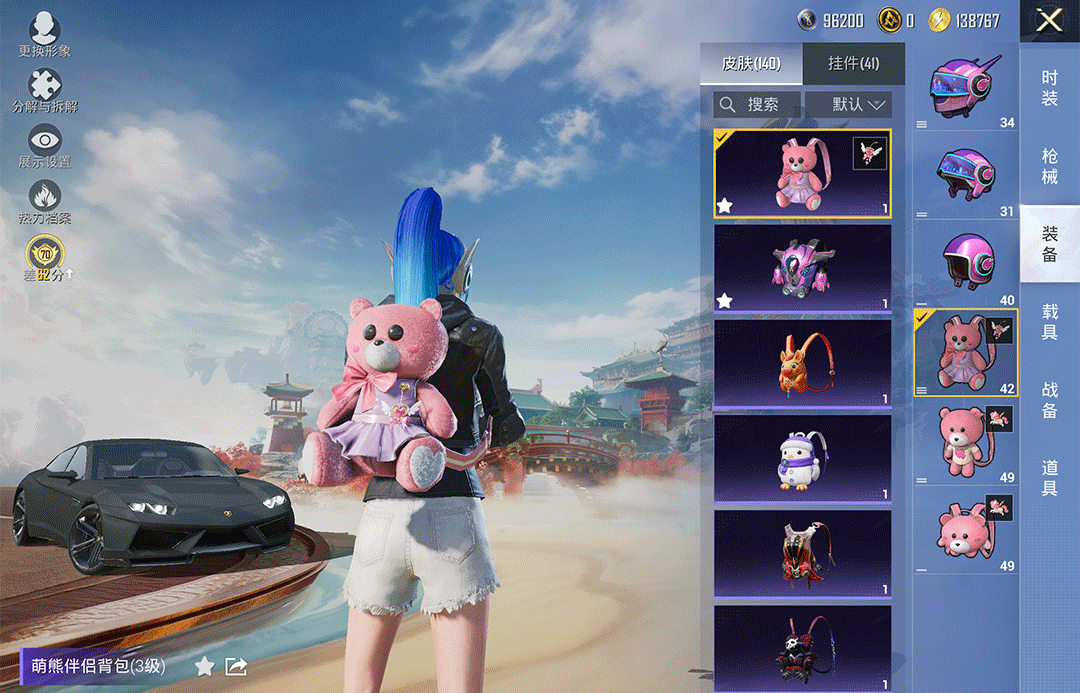Open the 战备 category tab
This screenshot has width=1080, height=693.
click(1049, 399)
